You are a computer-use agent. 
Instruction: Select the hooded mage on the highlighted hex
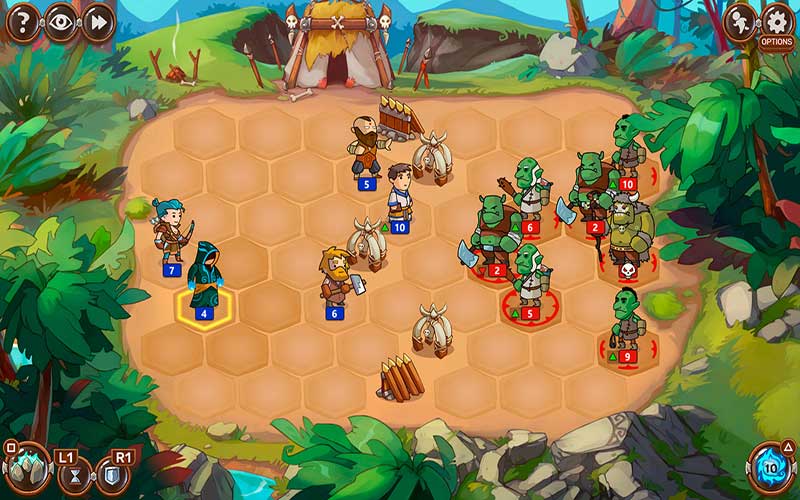[x=204, y=277]
